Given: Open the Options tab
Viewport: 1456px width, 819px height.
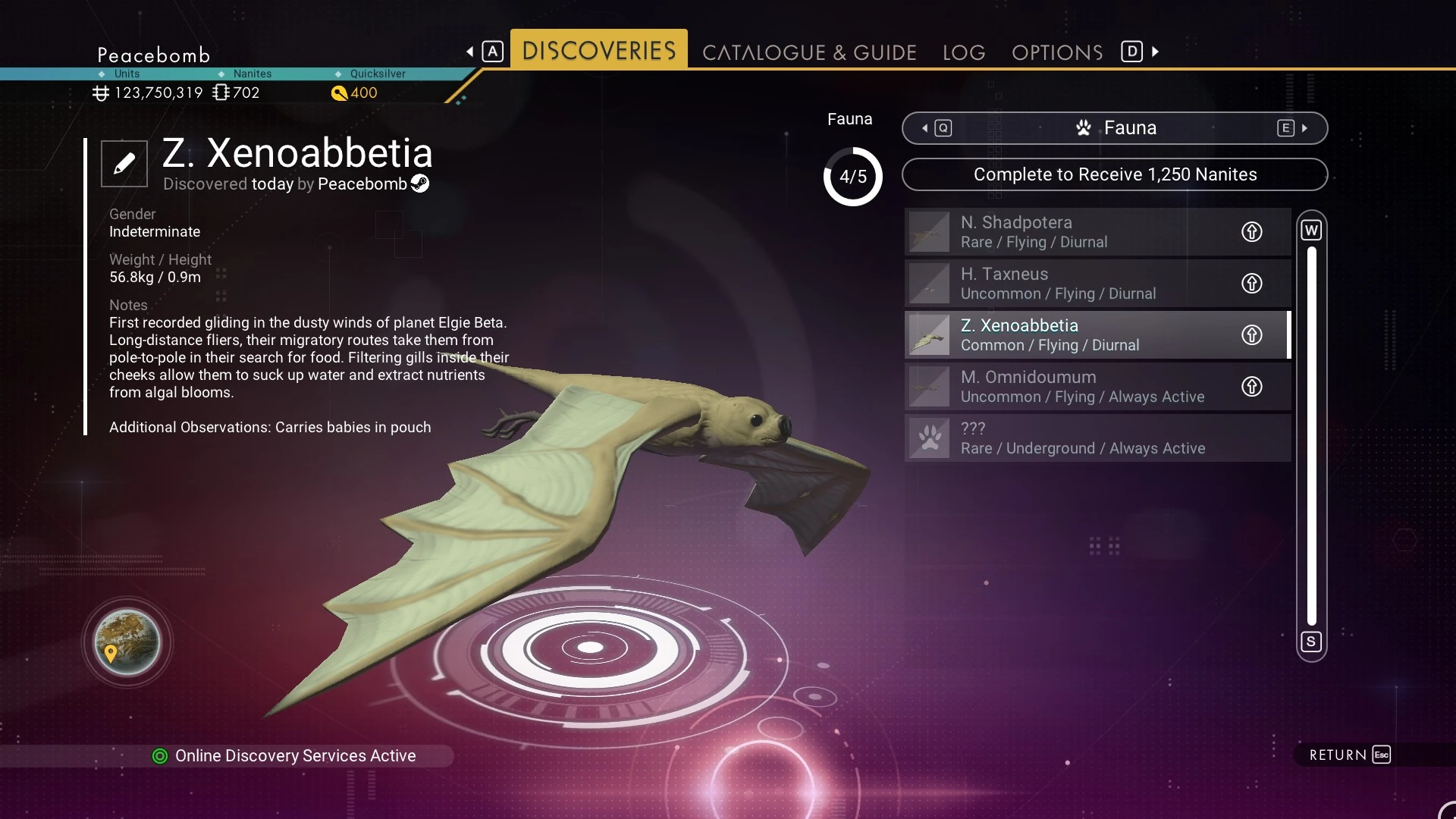Looking at the screenshot, I should (1057, 52).
